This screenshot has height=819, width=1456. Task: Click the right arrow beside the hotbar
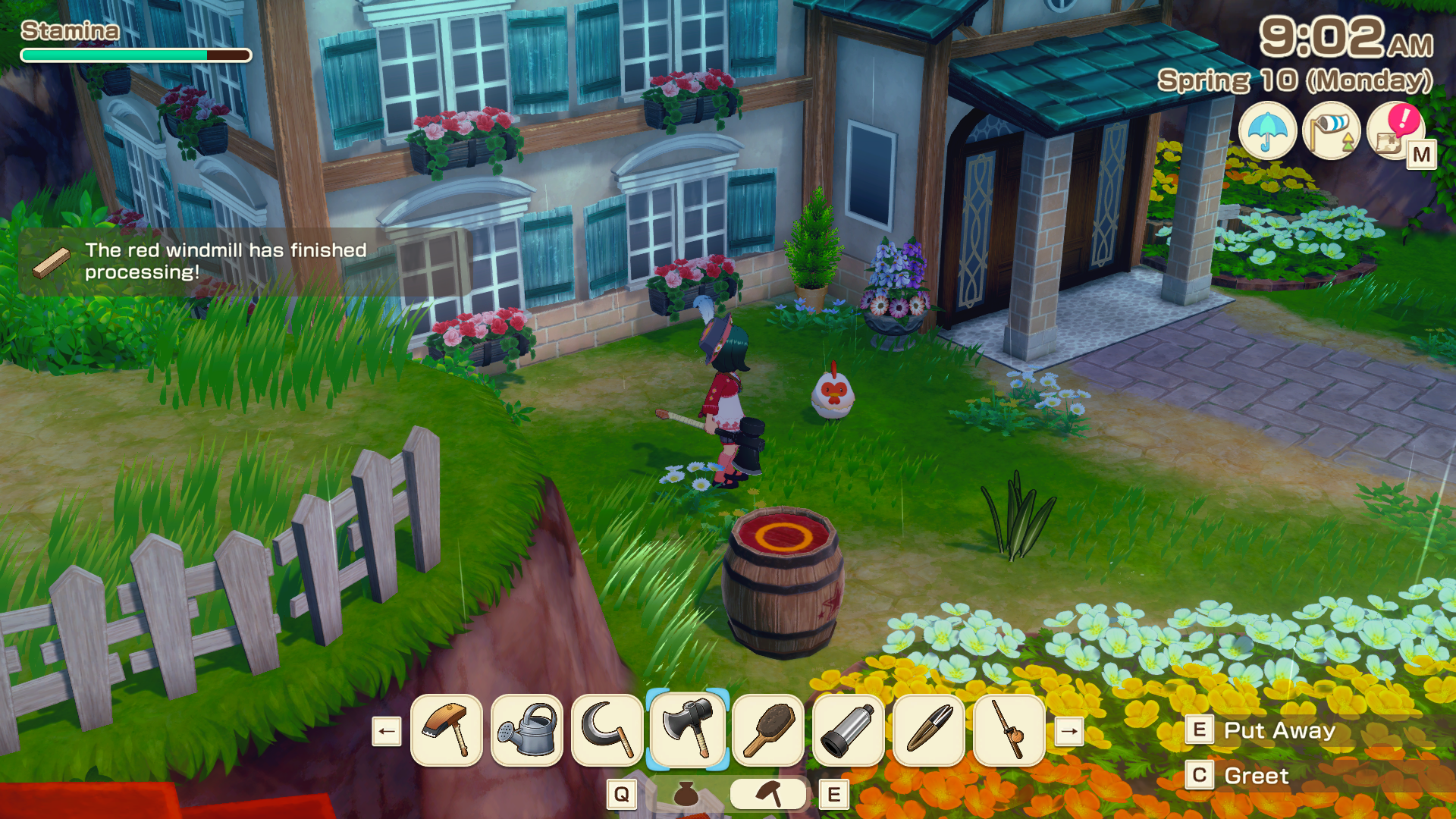[x=1069, y=732]
